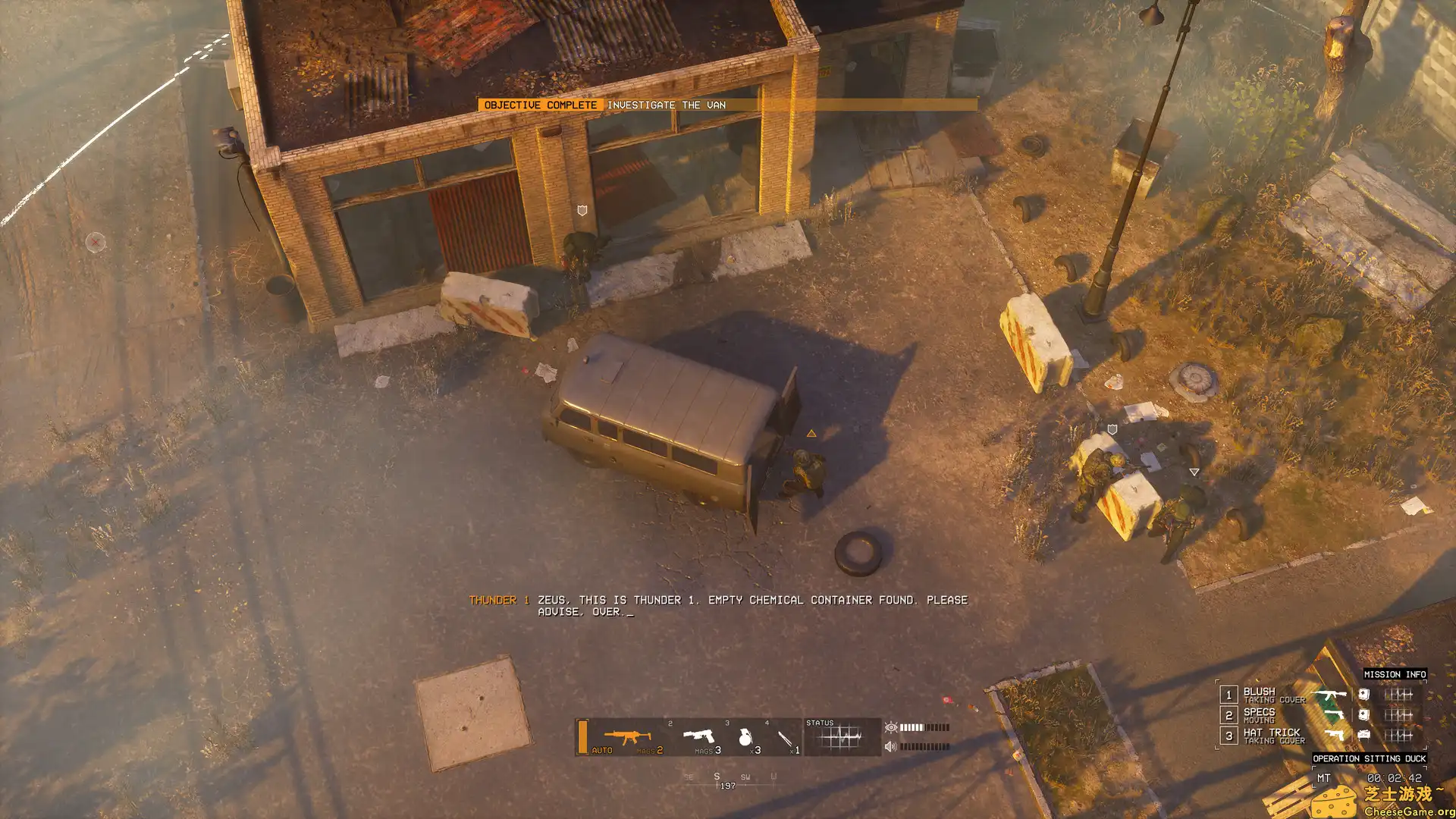
Task: Select squad member Specs
Action: (x=1260, y=713)
